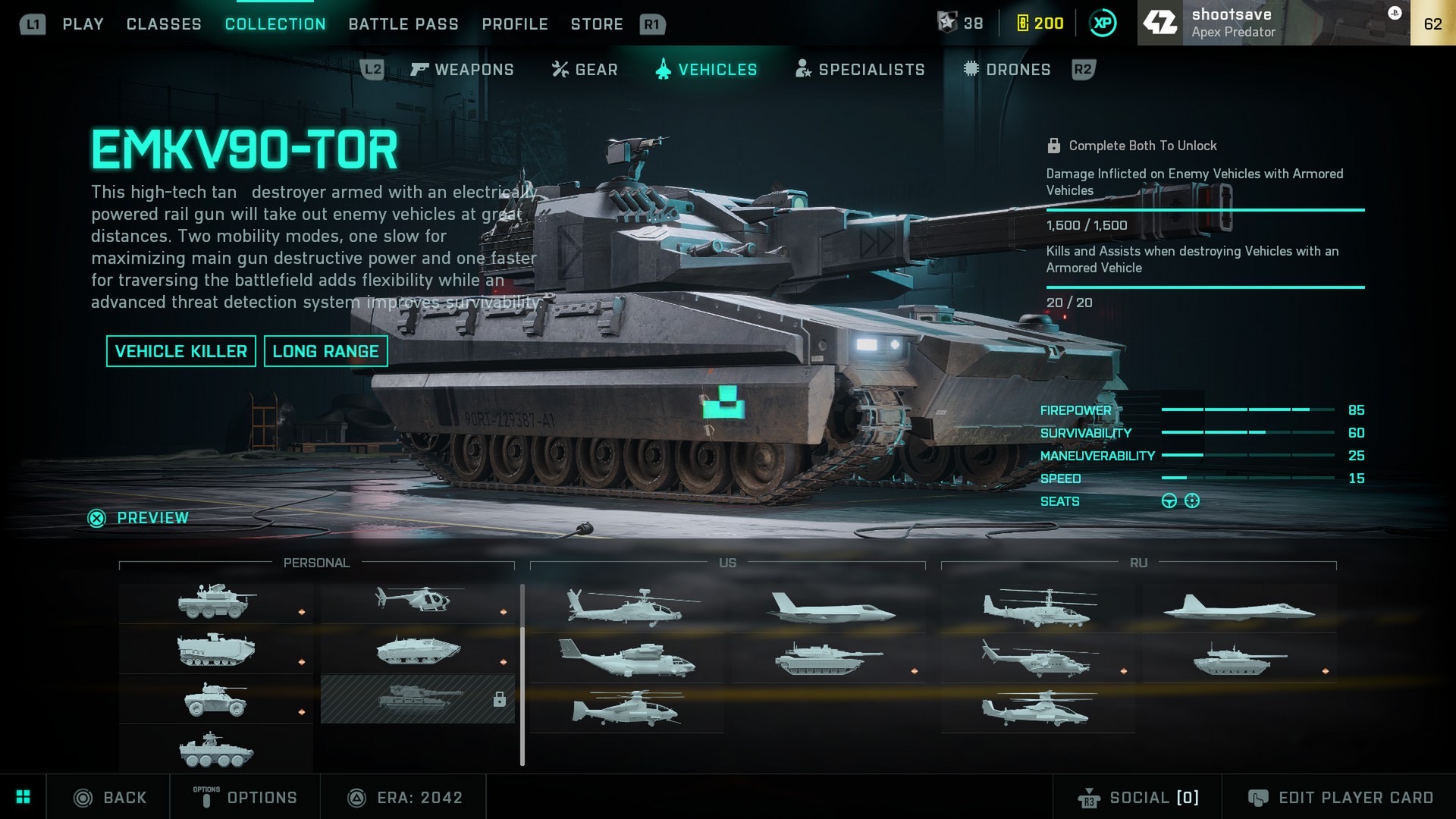This screenshot has width=1456, height=819.
Task: Switch to the Classes tab
Action: pos(164,24)
